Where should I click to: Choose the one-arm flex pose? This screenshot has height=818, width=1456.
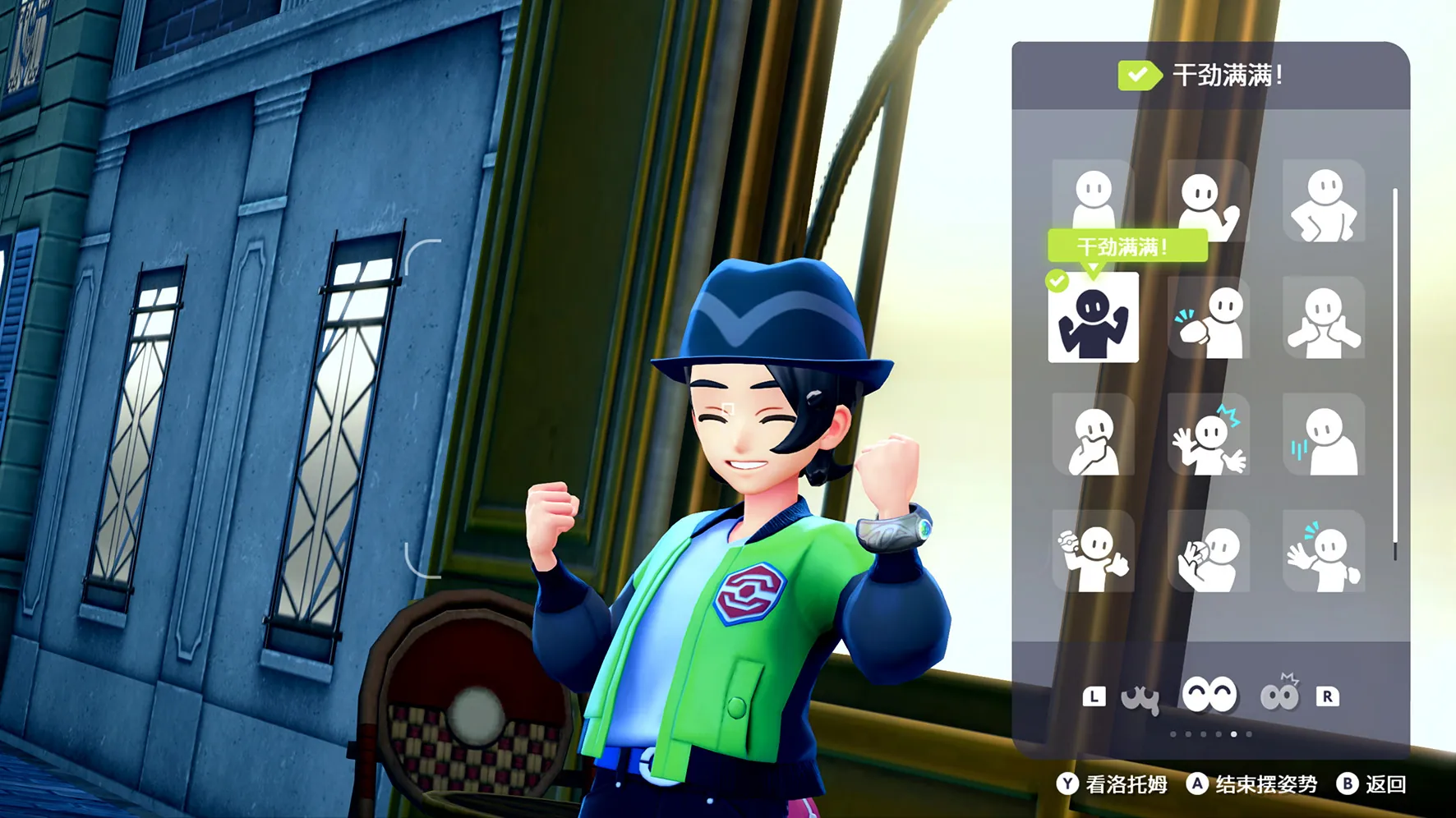[x=1208, y=201]
